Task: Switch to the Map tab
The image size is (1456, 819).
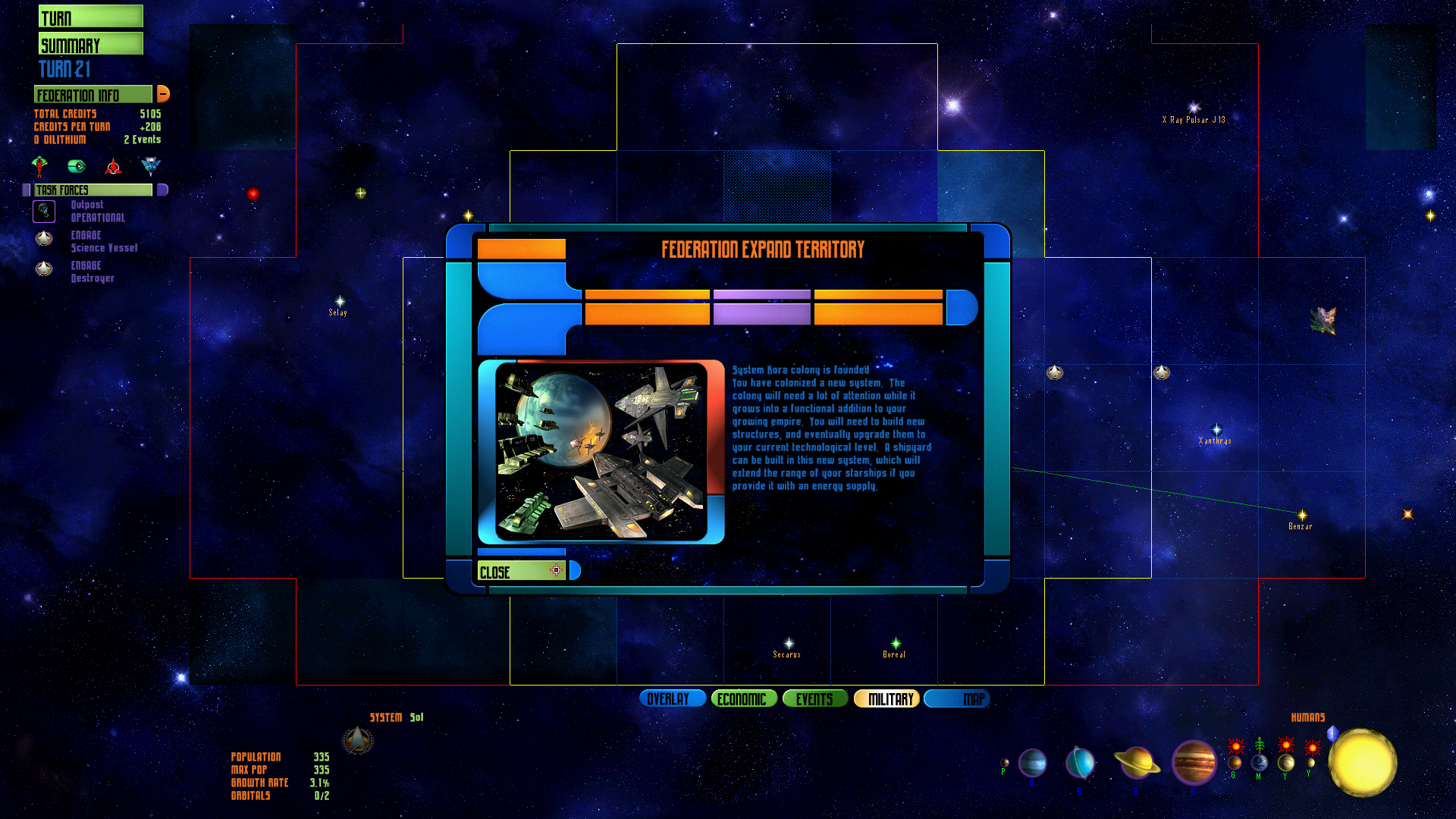Action: point(956,698)
